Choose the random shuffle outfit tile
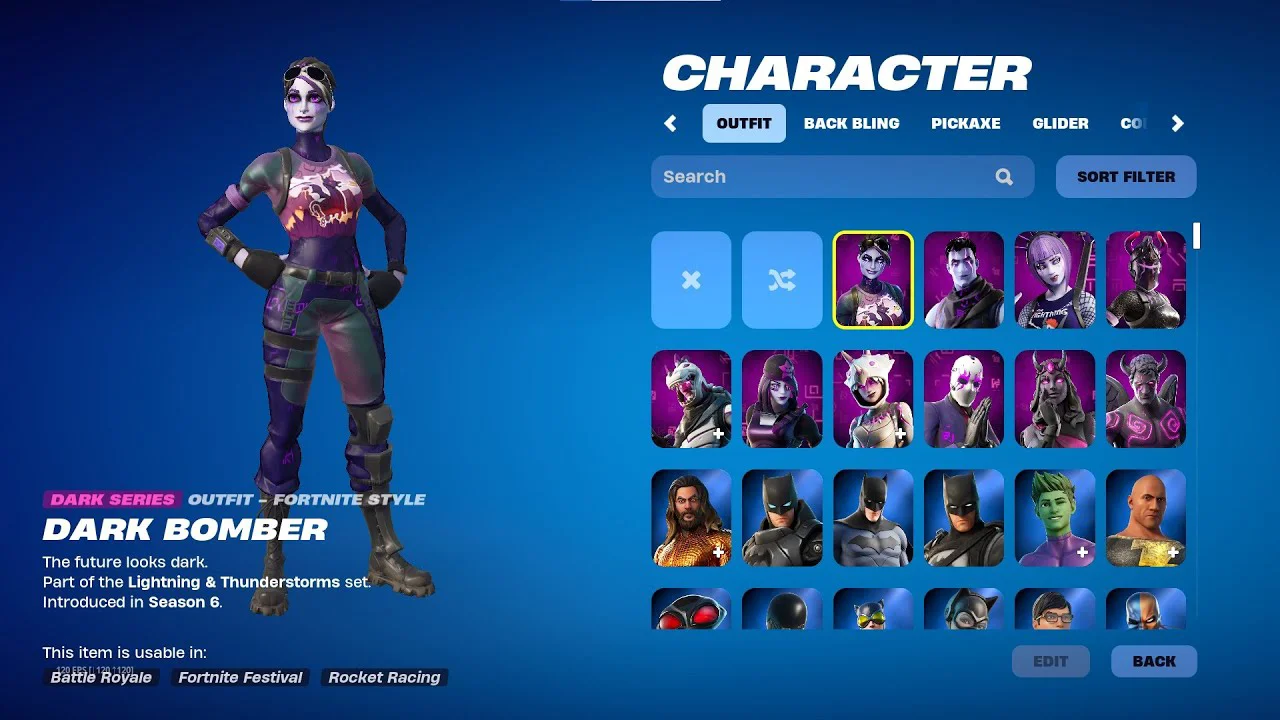The image size is (1280, 720). 782,280
